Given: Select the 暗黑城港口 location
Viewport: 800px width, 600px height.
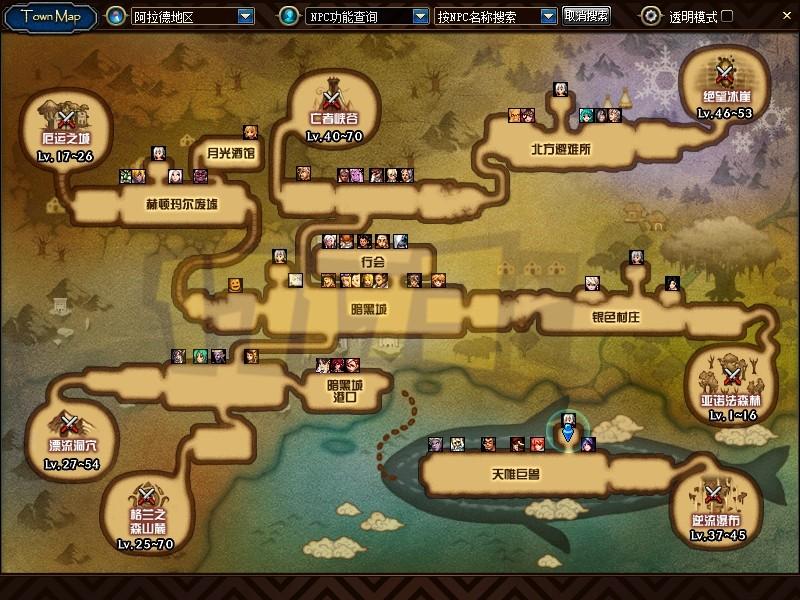Looking at the screenshot, I should click(x=344, y=390).
